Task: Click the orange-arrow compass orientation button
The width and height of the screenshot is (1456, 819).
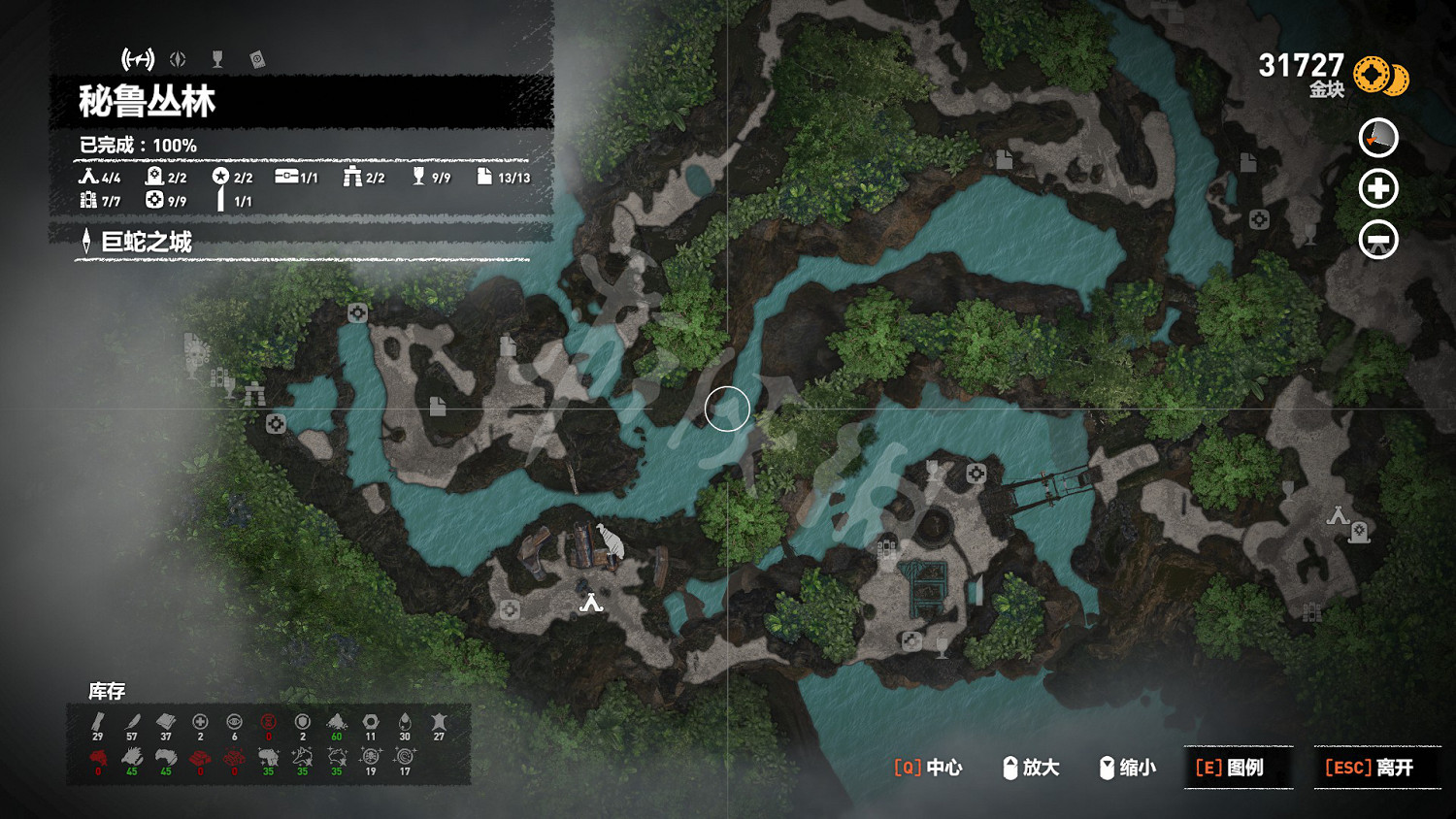Action: pyautogui.click(x=1378, y=139)
